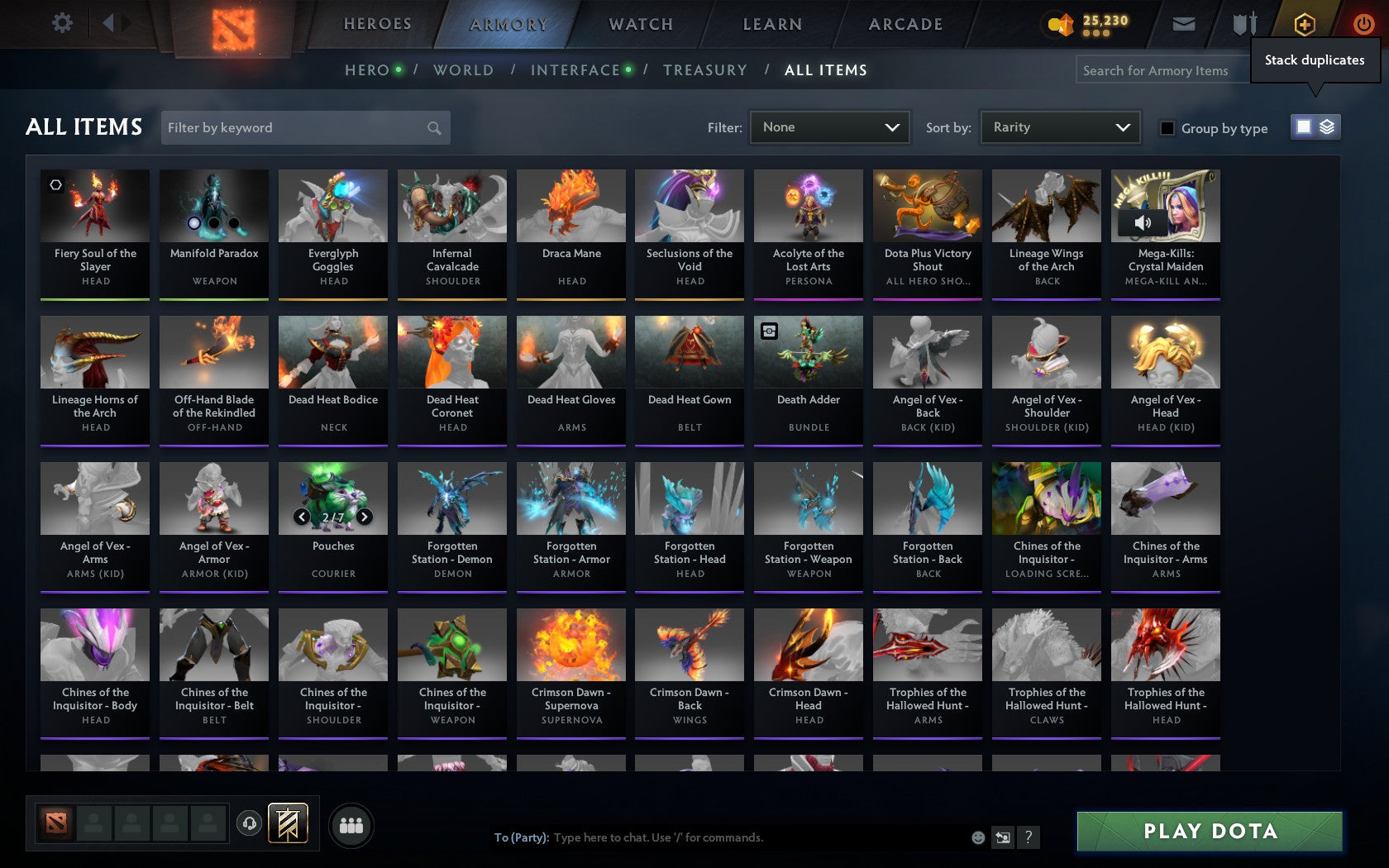Click the voice chat headset icon
This screenshot has width=1389, height=868.
pos(251,823)
